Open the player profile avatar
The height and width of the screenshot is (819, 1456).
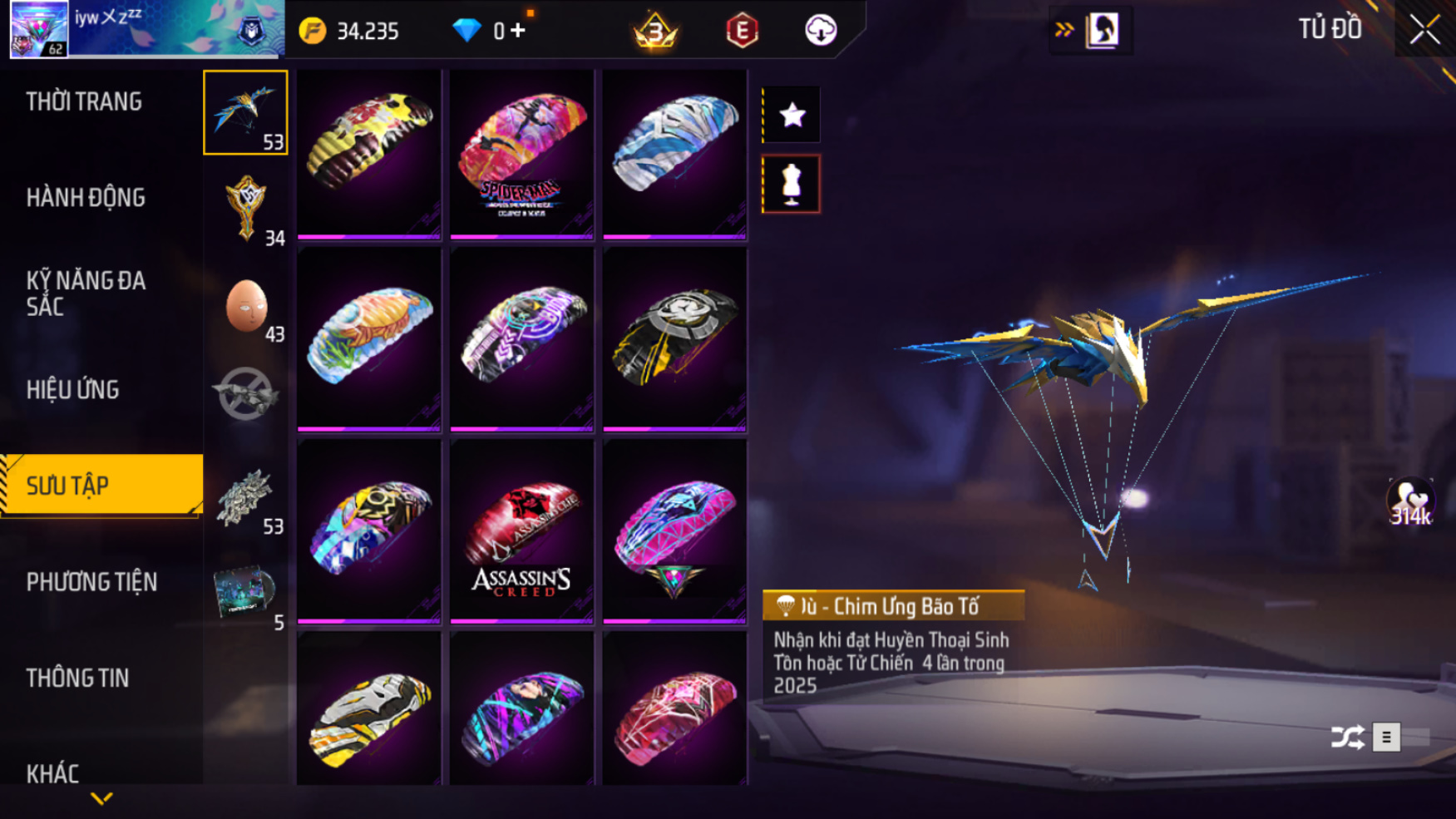pos(39,29)
